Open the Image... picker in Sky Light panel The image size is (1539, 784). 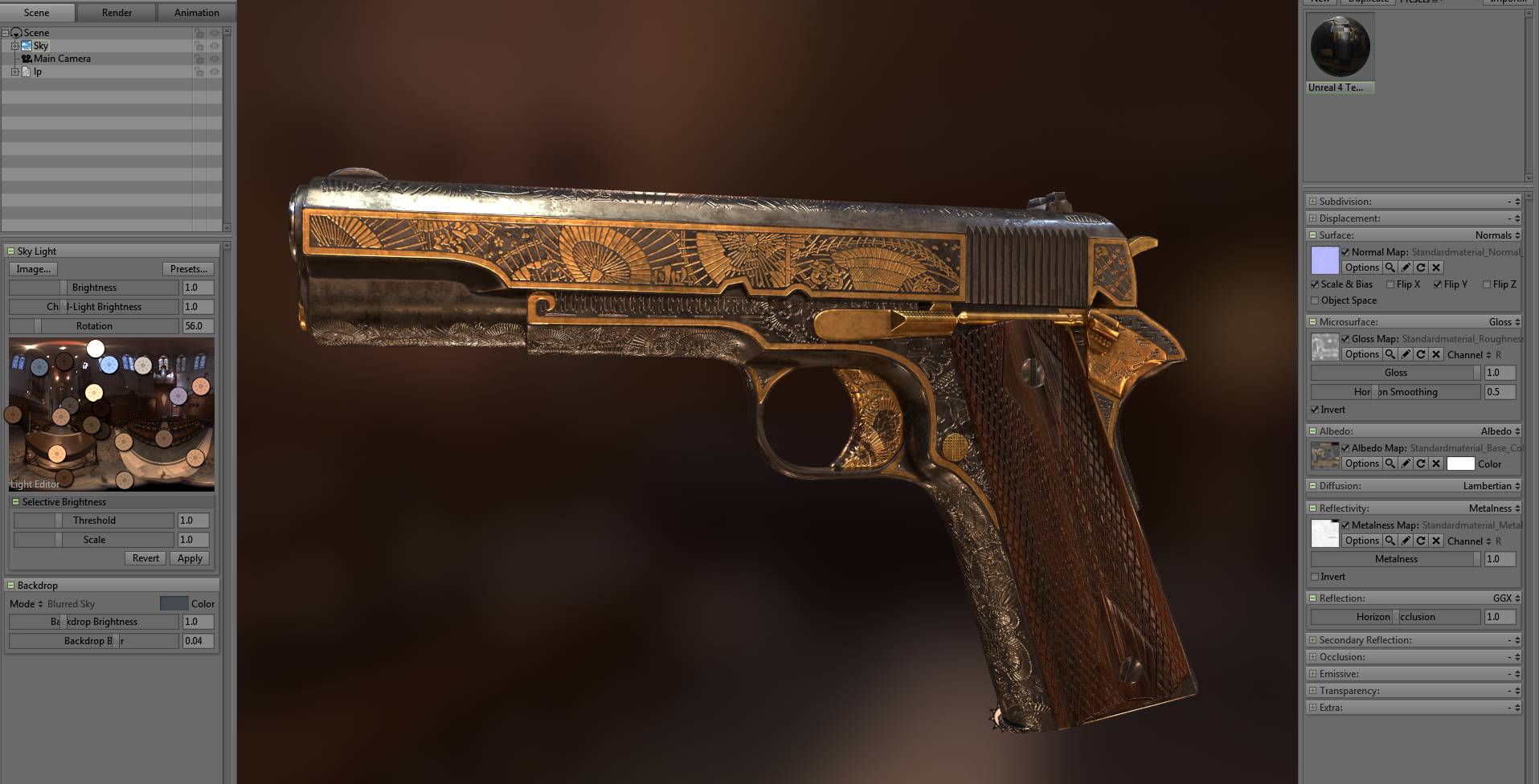33,268
